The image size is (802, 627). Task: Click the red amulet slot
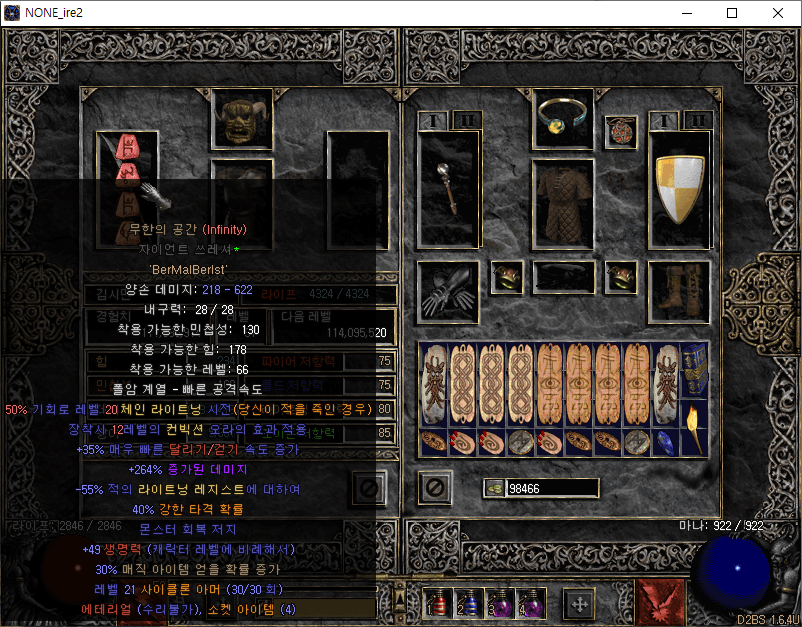(x=621, y=131)
